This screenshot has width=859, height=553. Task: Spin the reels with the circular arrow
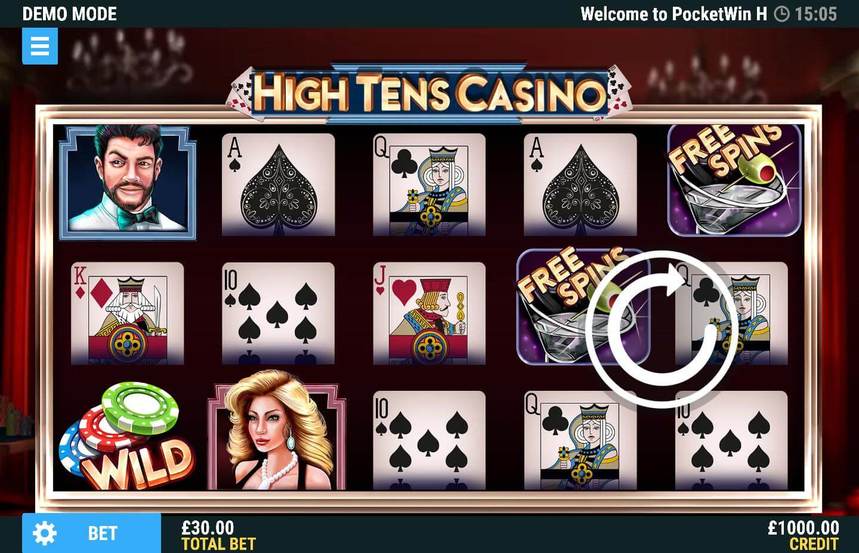click(661, 329)
